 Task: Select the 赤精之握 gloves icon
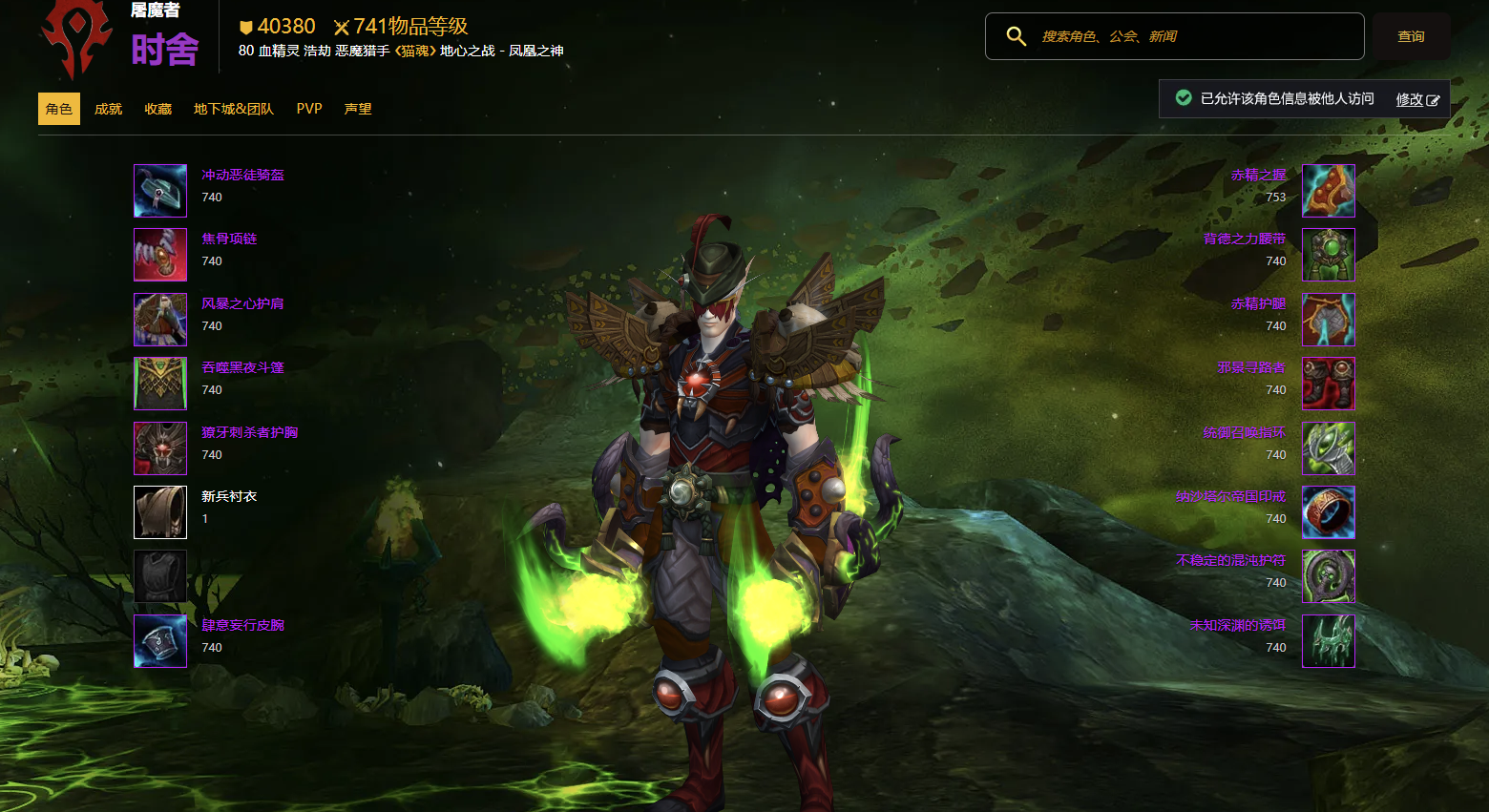[x=1329, y=191]
